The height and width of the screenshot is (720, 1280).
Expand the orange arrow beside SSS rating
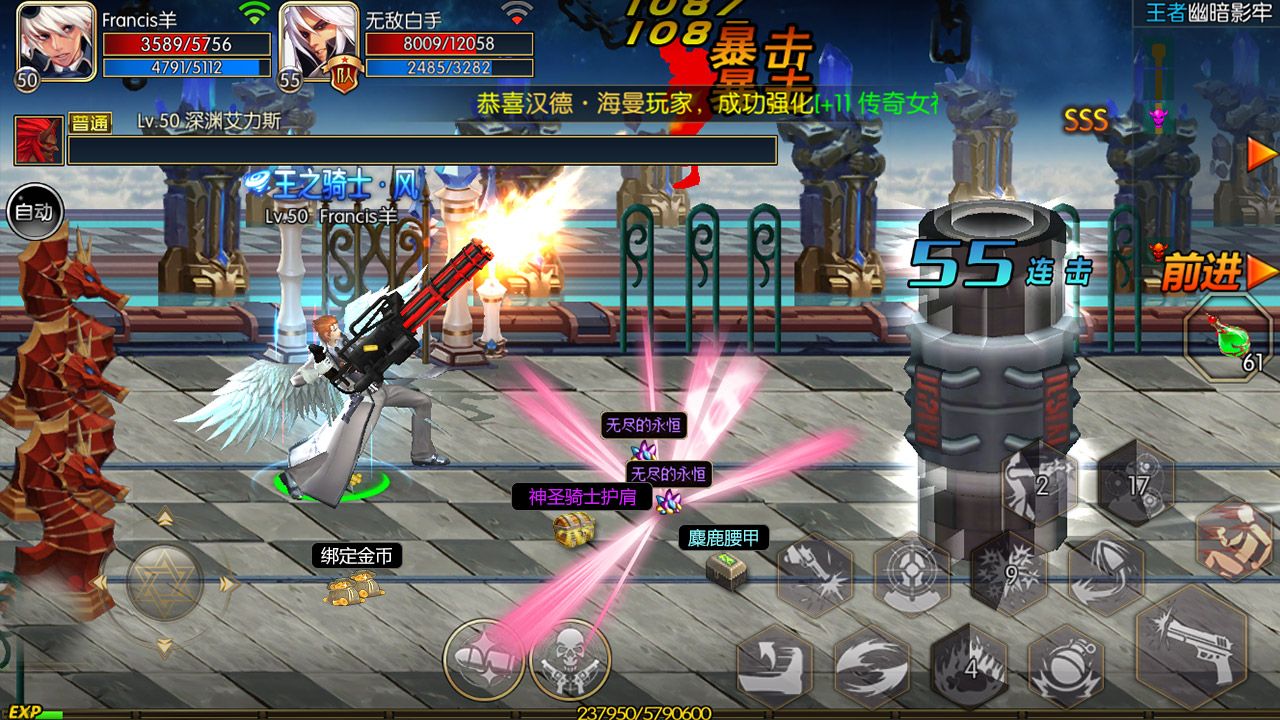point(1262,153)
